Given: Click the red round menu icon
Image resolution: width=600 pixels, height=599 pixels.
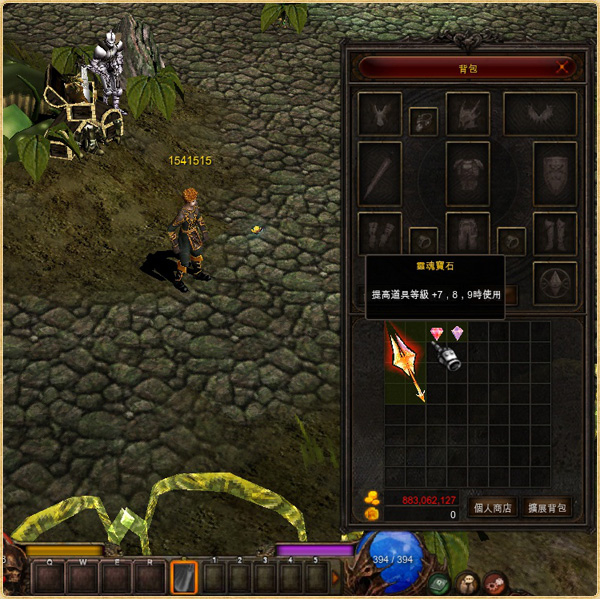Looking at the screenshot, I should point(494,583).
